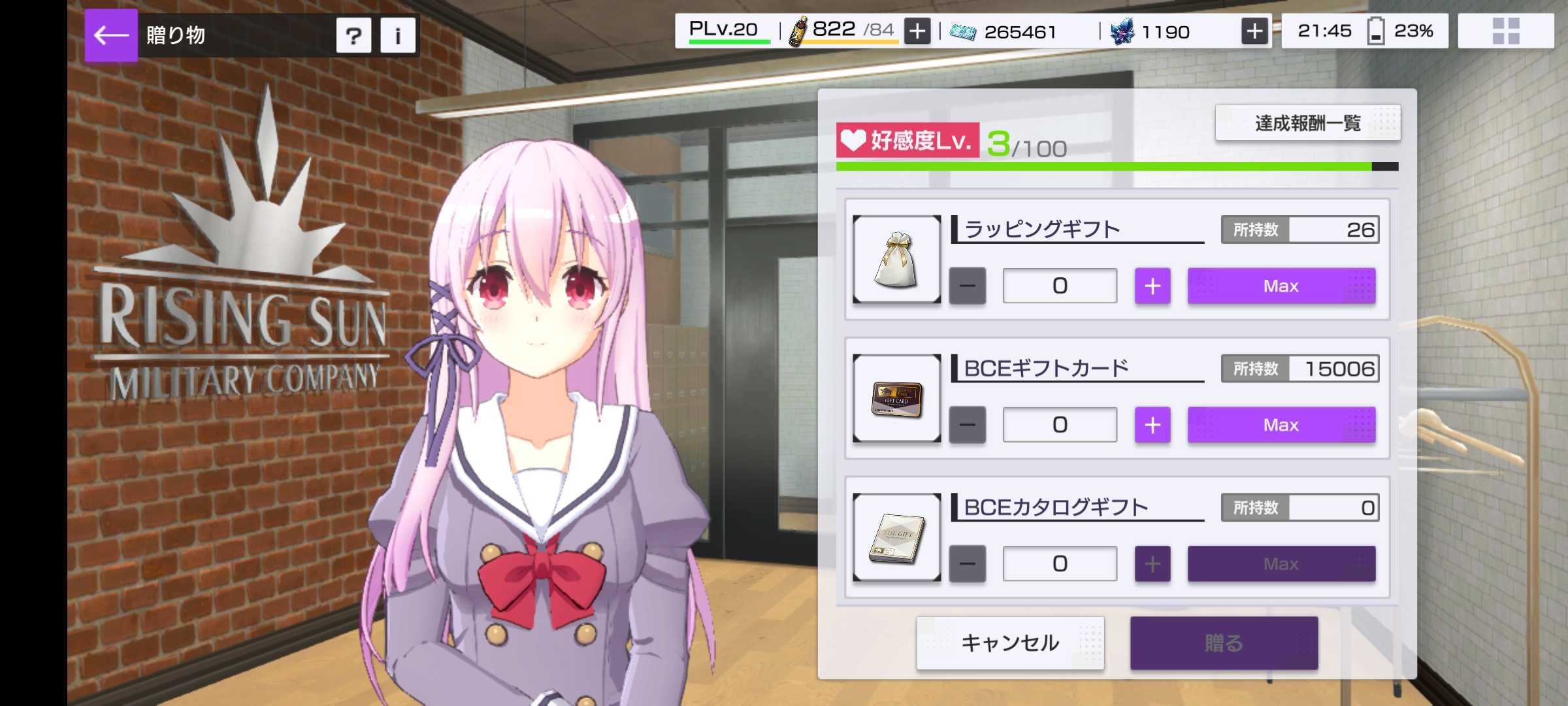
Task: Open the grid menu icon at top right
Action: pyautogui.click(x=1505, y=31)
